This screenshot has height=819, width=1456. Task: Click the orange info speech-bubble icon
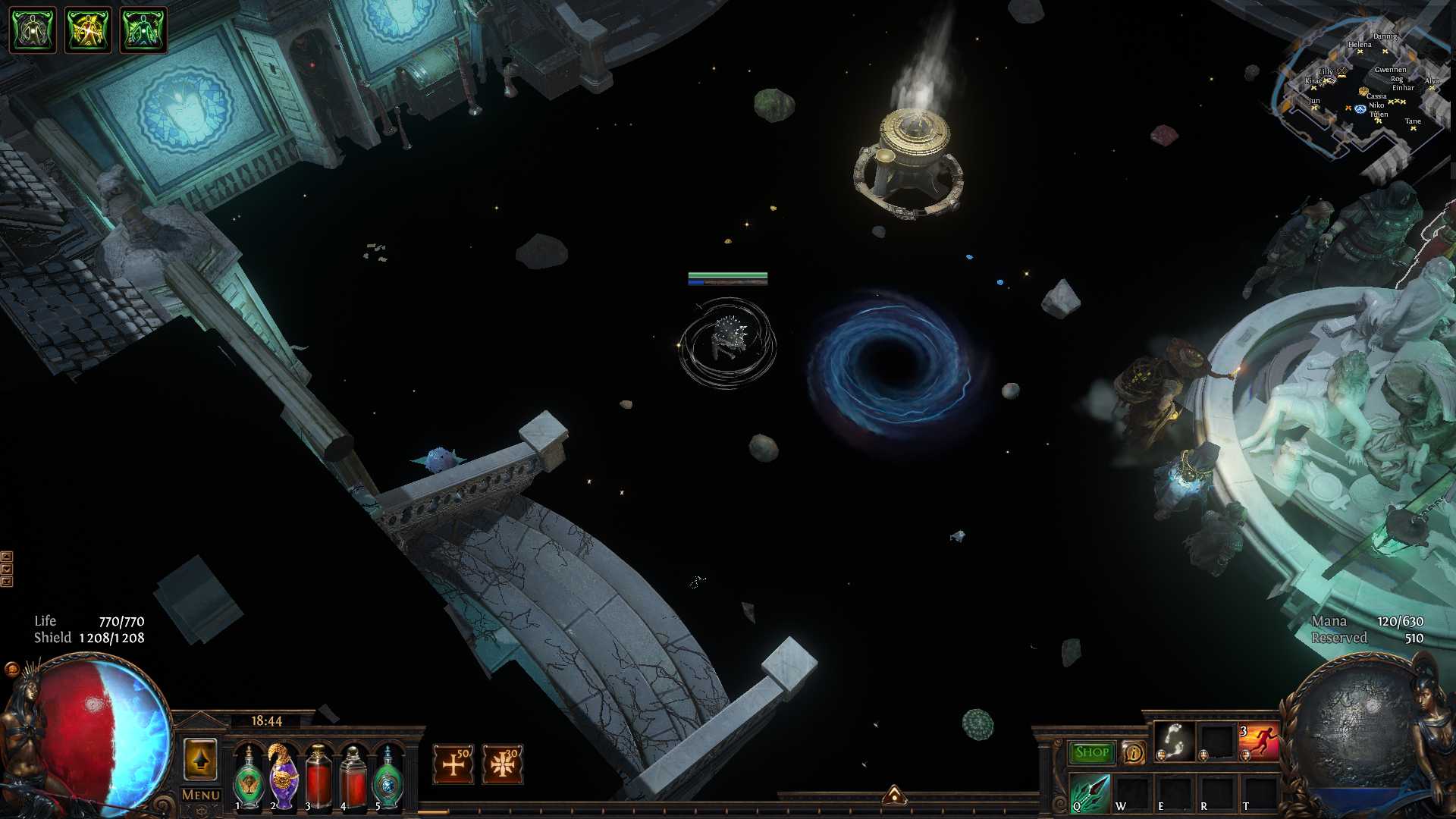tap(1133, 752)
